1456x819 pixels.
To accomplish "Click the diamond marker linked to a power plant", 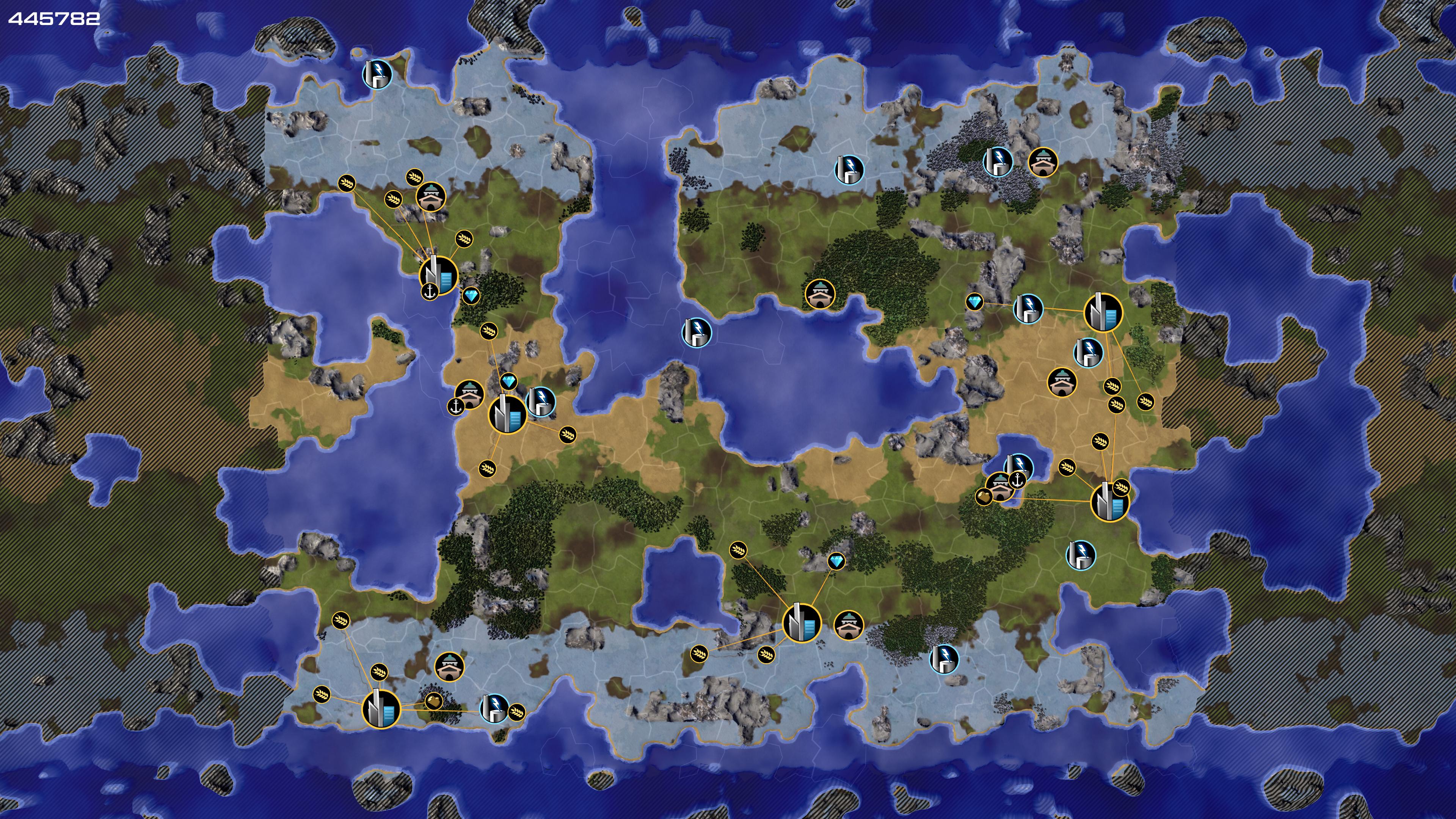I will pyautogui.click(x=974, y=303).
